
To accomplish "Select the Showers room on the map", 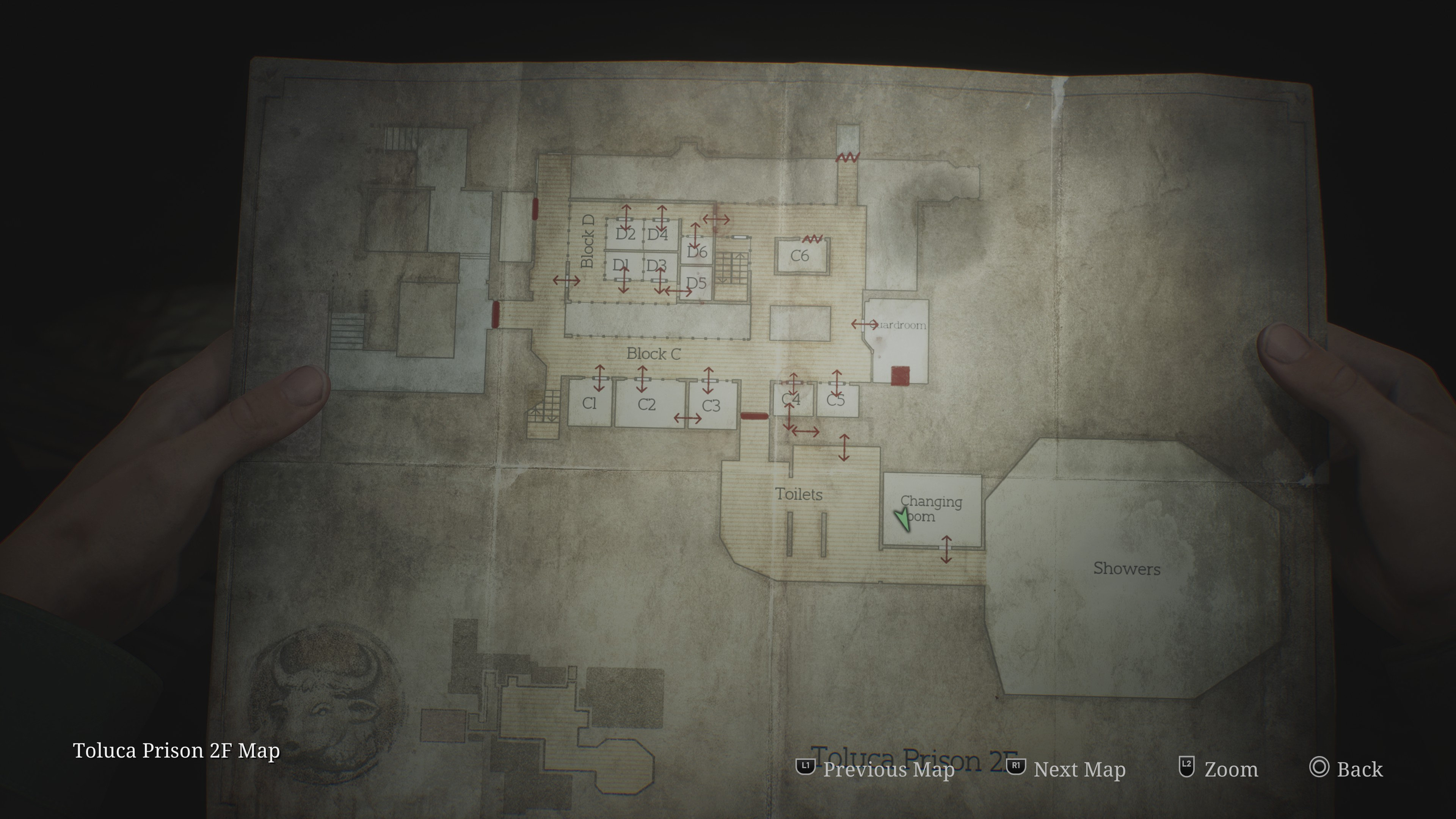I will pyautogui.click(x=1127, y=569).
